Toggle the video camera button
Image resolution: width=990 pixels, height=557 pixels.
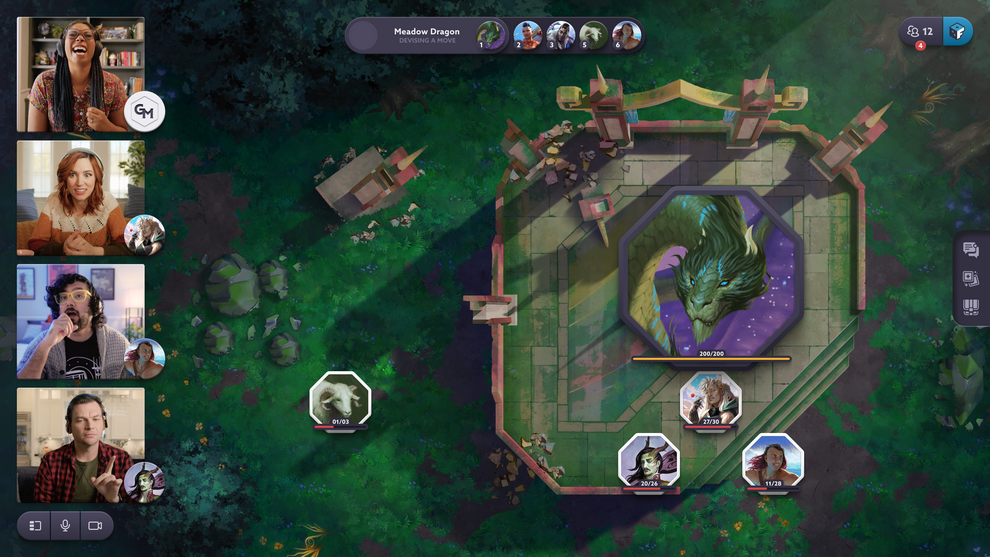[95, 525]
